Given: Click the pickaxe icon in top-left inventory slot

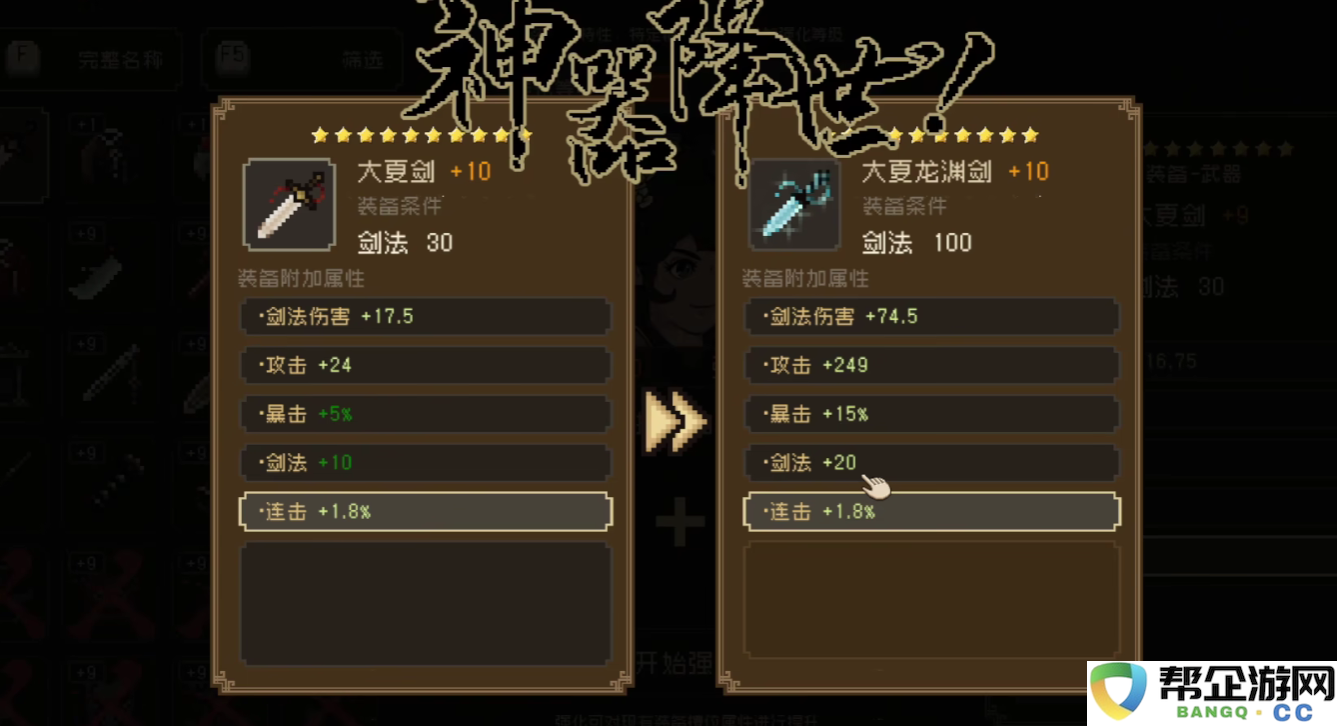Looking at the screenshot, I should pyautogui.click(x=22, y=153).
